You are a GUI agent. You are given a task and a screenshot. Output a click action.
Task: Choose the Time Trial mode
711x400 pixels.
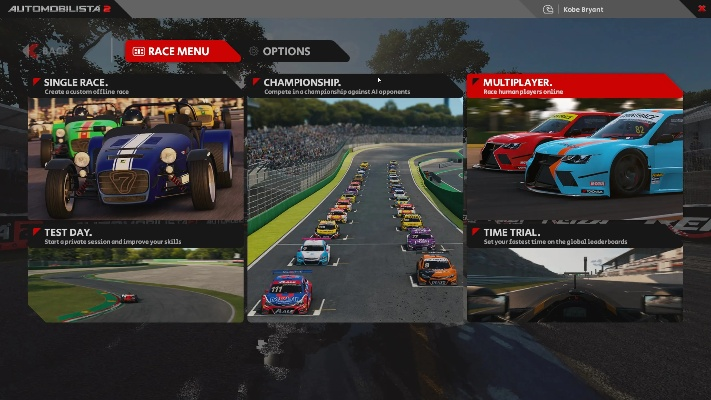pyautogui.click(x=574, y=275)
